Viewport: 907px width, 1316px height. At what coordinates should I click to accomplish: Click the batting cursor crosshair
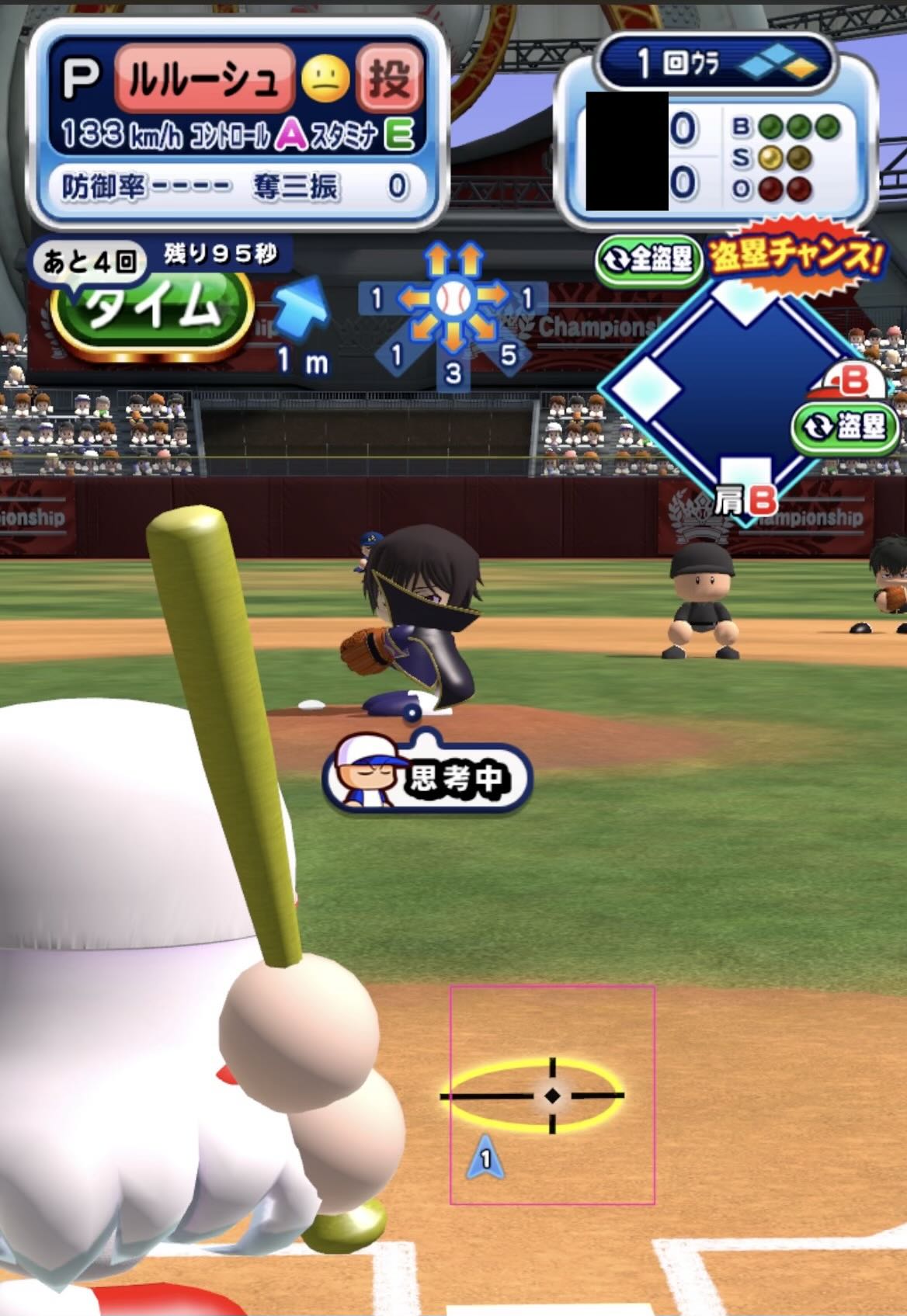click(x=552, y=1096)
